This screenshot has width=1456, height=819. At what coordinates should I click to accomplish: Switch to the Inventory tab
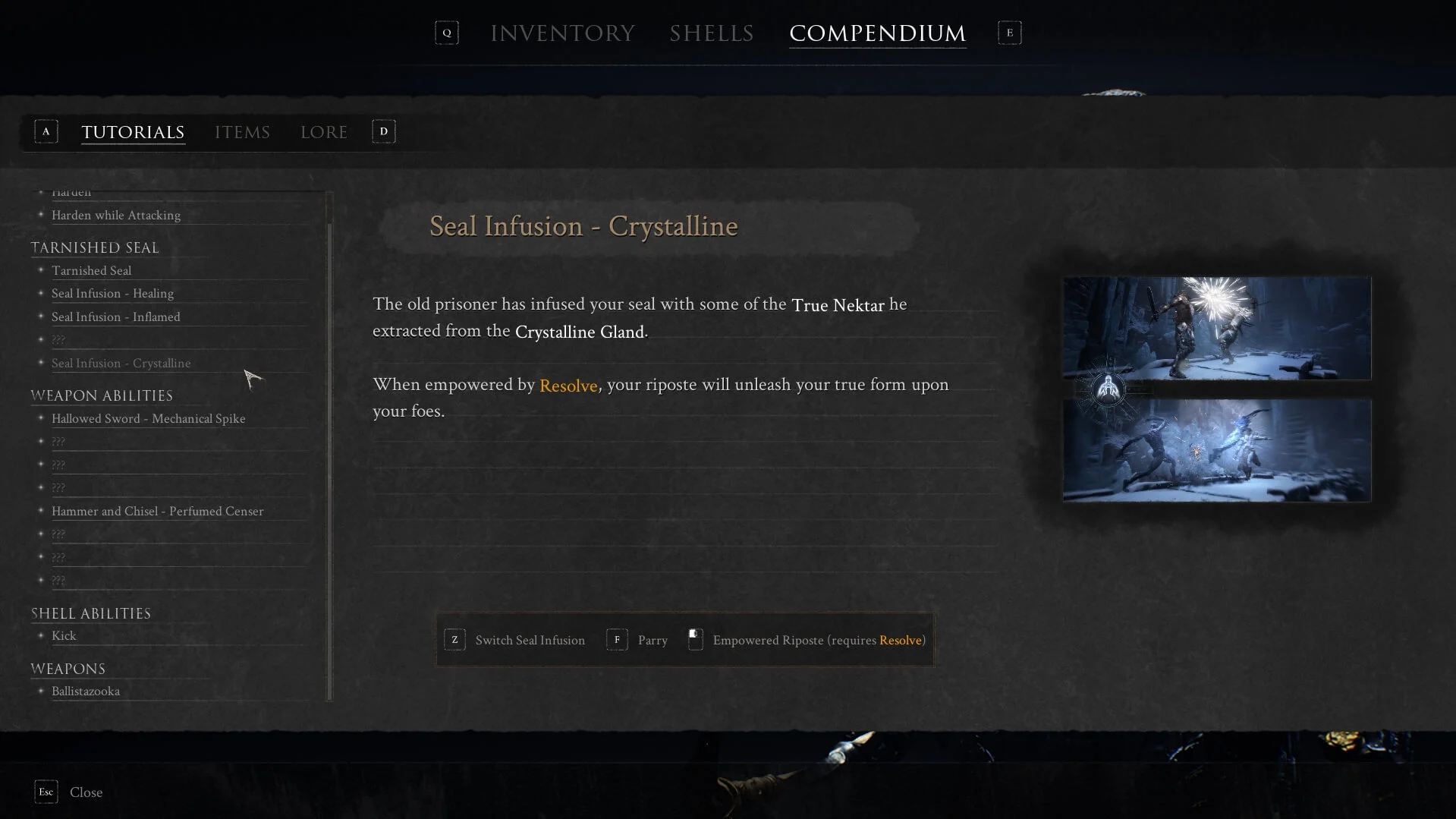coord(562,33)
